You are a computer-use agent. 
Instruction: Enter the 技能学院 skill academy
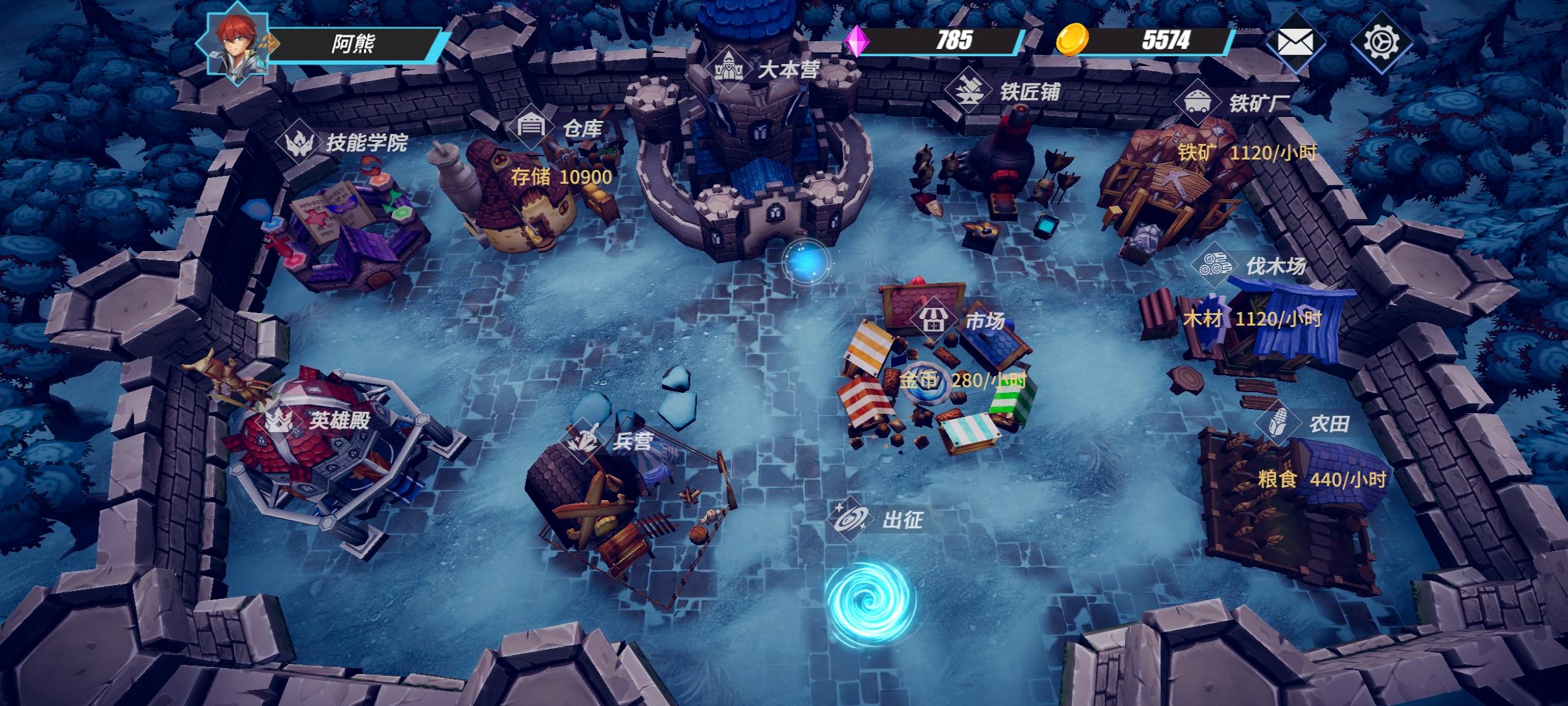point(343,142)
